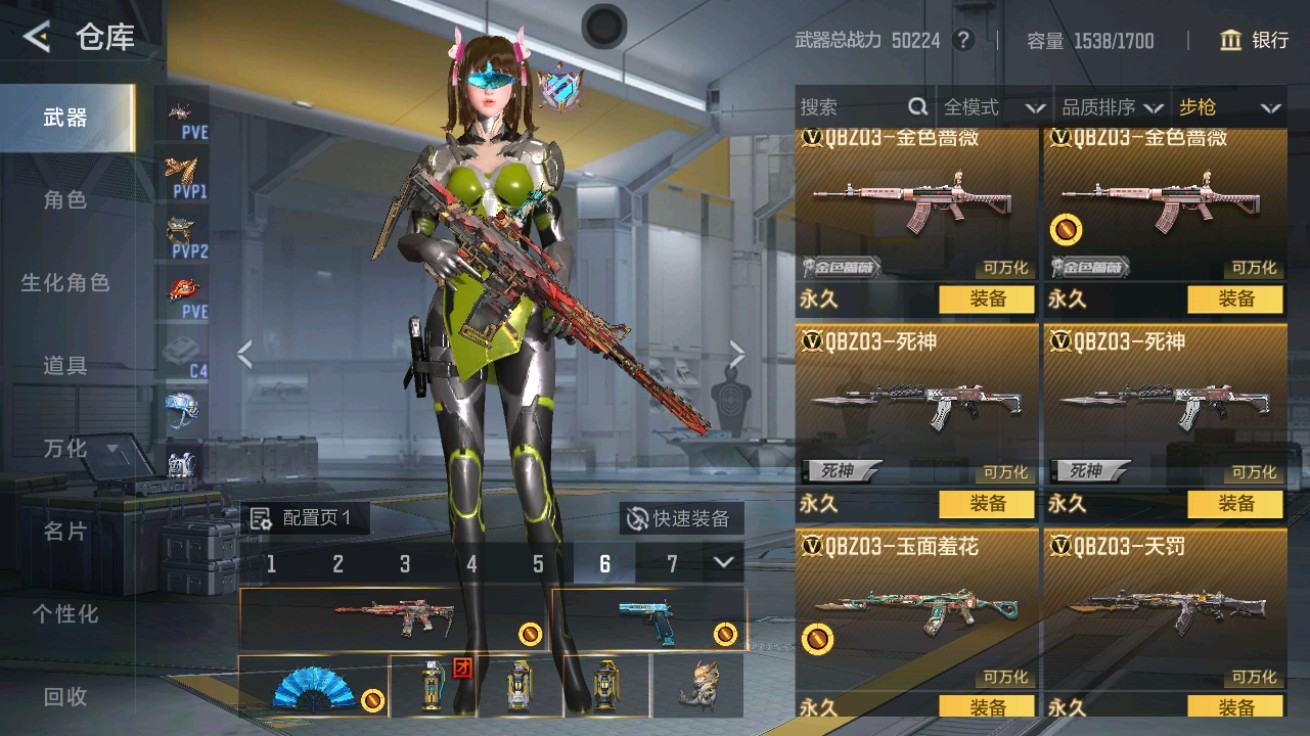Click the search magnifier icon
This screenshot has width=1310, height=736.
(916, 107)
